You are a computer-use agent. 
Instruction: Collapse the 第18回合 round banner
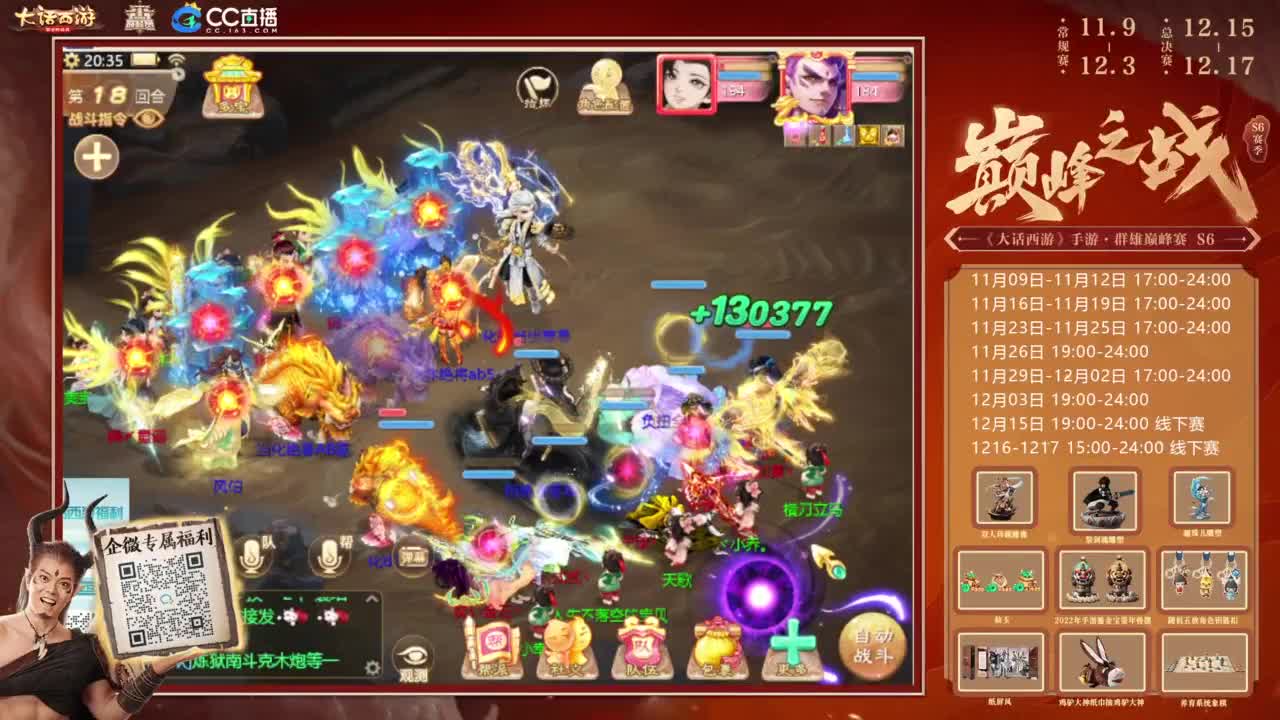tap(178, 74)
